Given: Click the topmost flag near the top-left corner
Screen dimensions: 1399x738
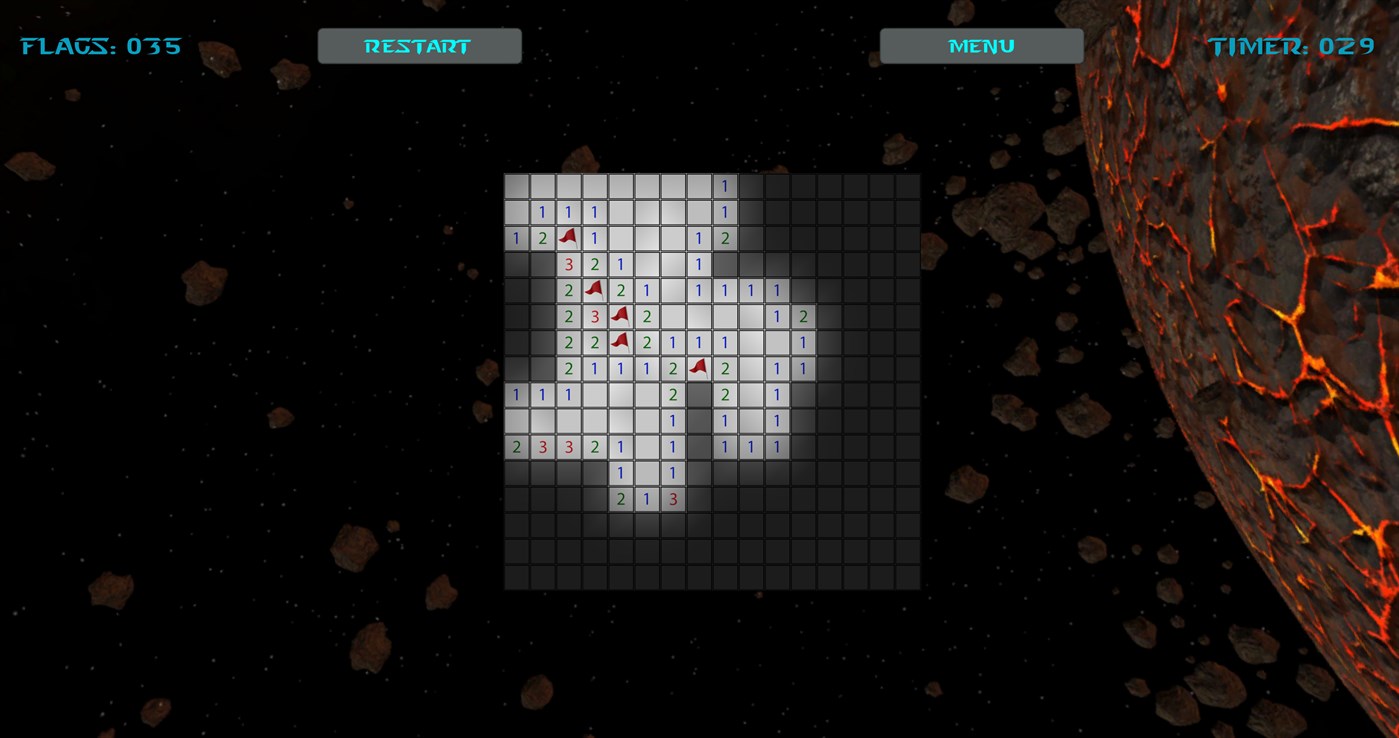Looking at the screenshot, I should pos(567,238).
